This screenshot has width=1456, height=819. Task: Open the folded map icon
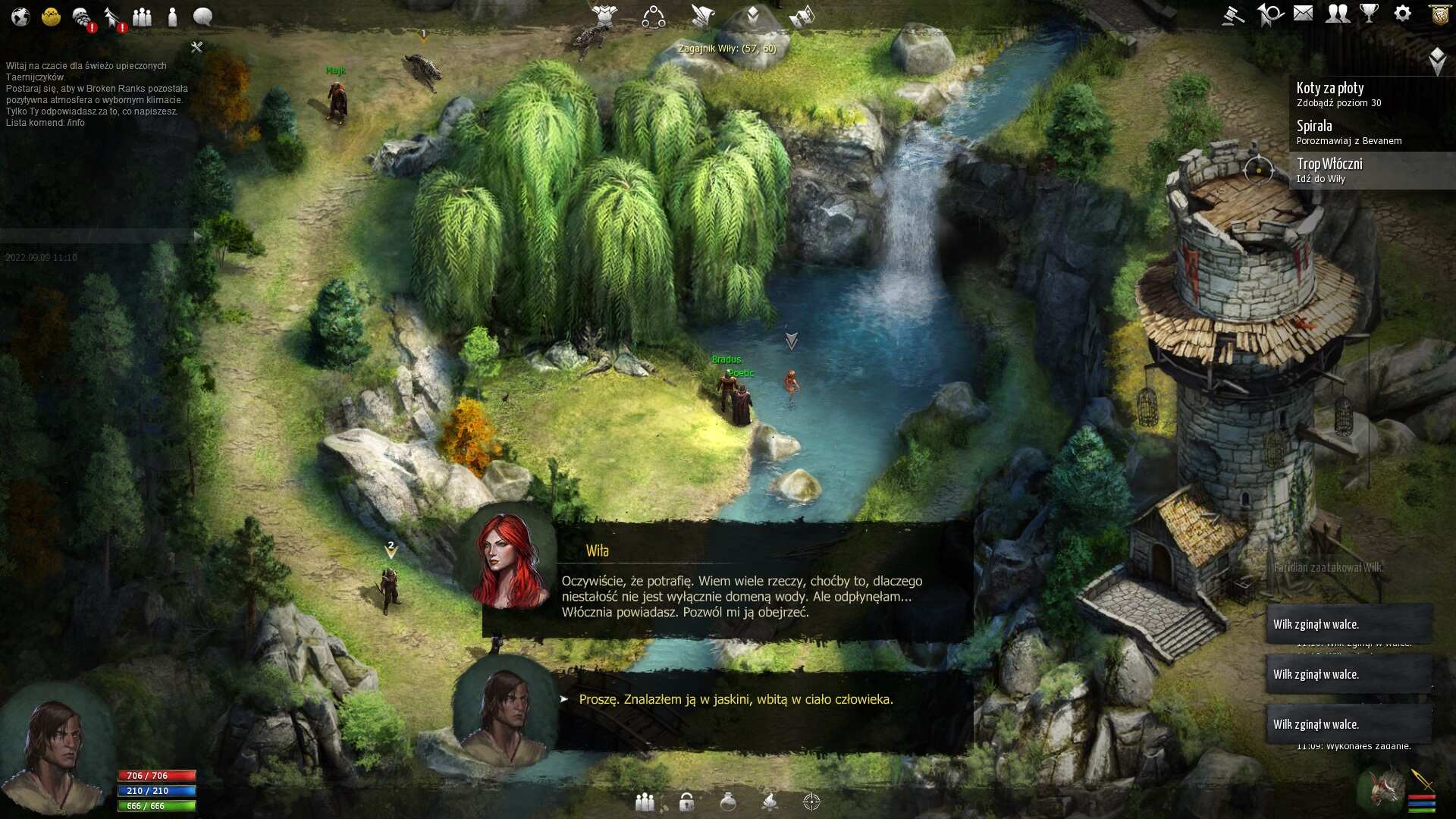point(802,16)
